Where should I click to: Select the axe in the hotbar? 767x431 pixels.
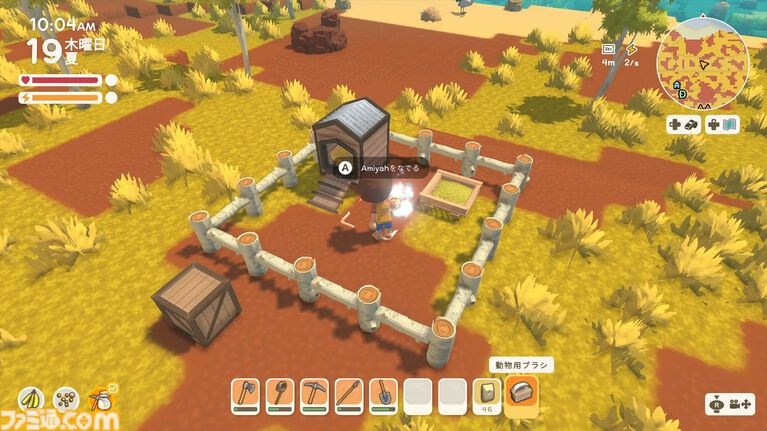[245, 395]
